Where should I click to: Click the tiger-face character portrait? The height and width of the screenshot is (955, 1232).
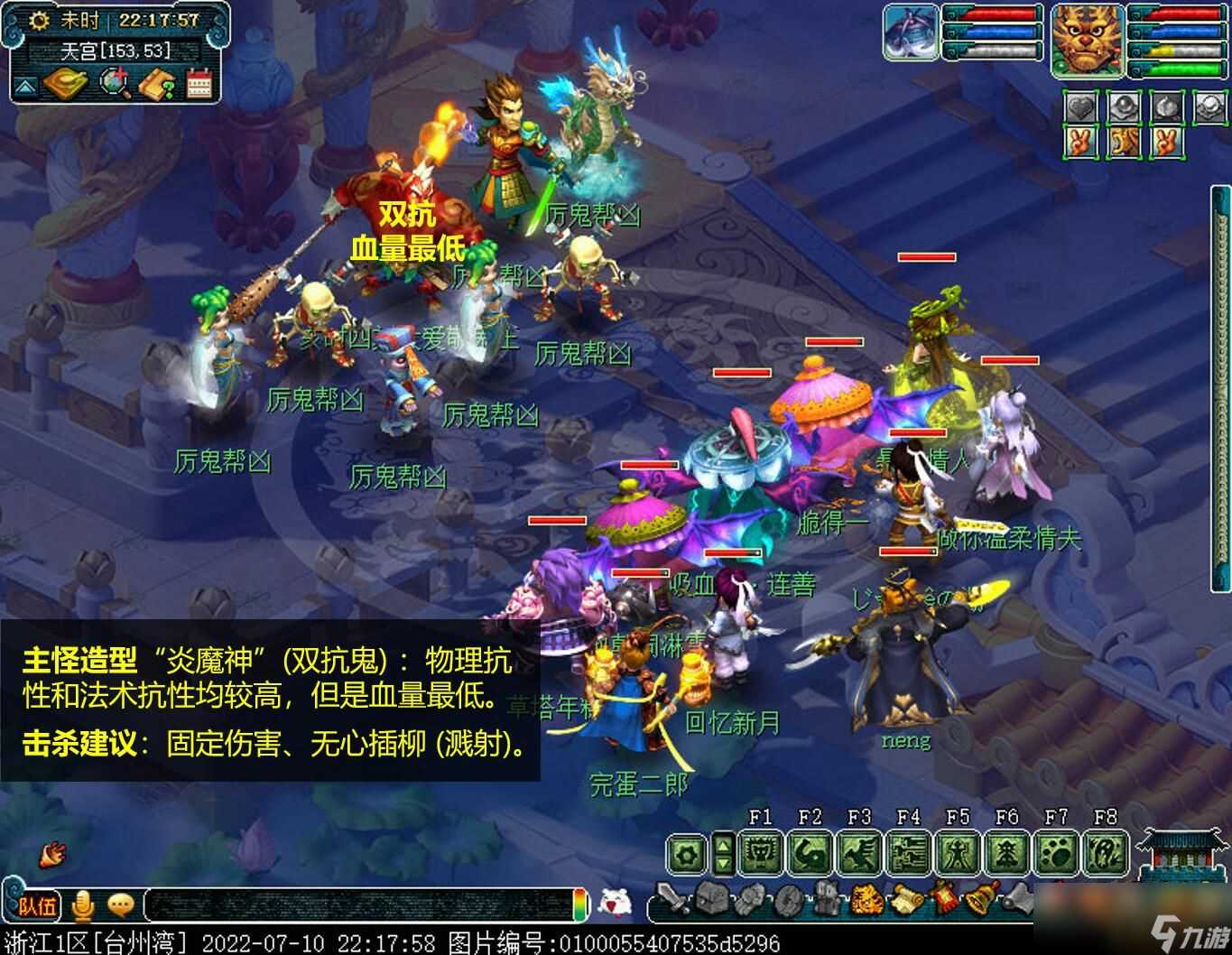click(1086, 42)
